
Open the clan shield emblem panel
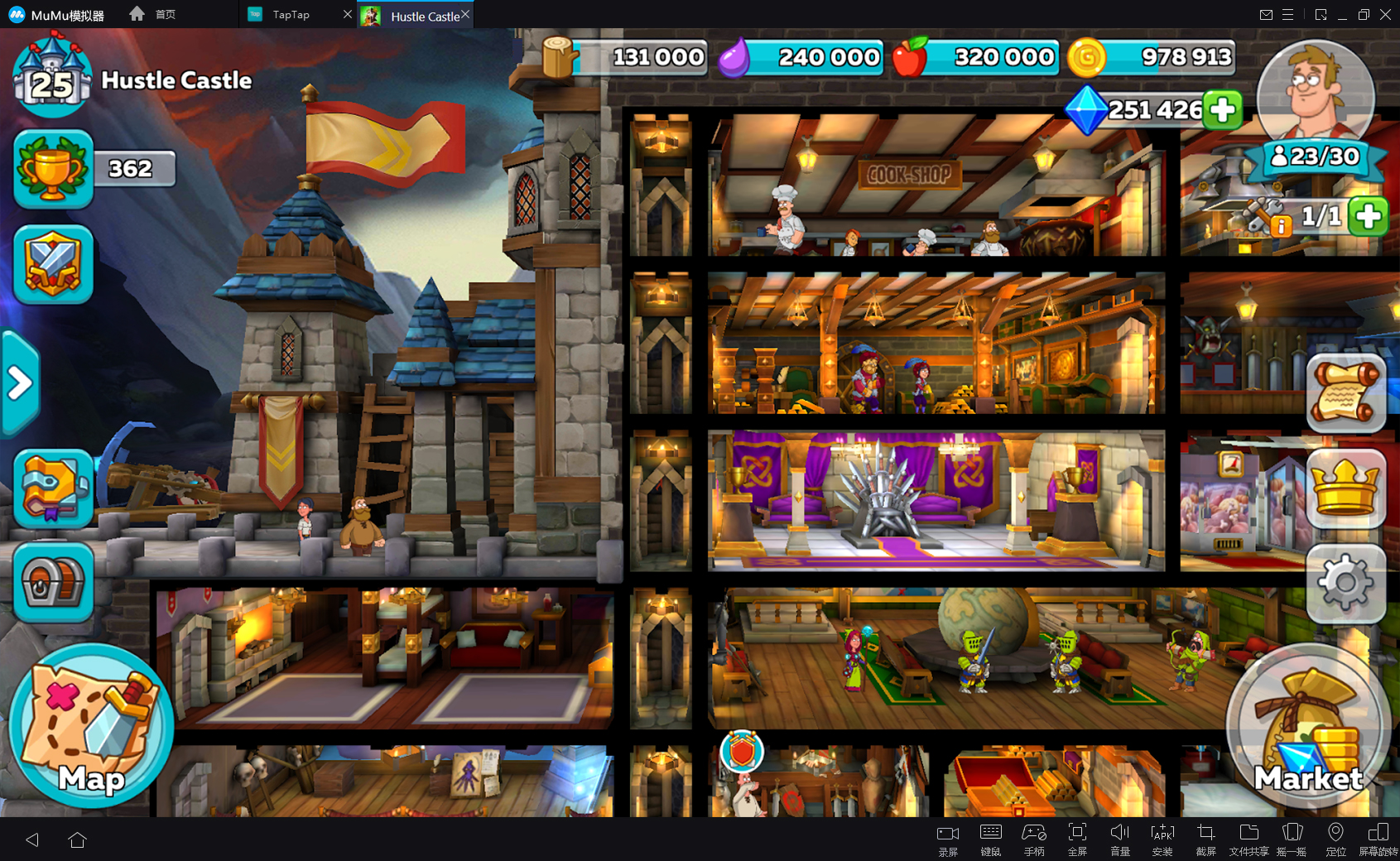pos(52,265)
